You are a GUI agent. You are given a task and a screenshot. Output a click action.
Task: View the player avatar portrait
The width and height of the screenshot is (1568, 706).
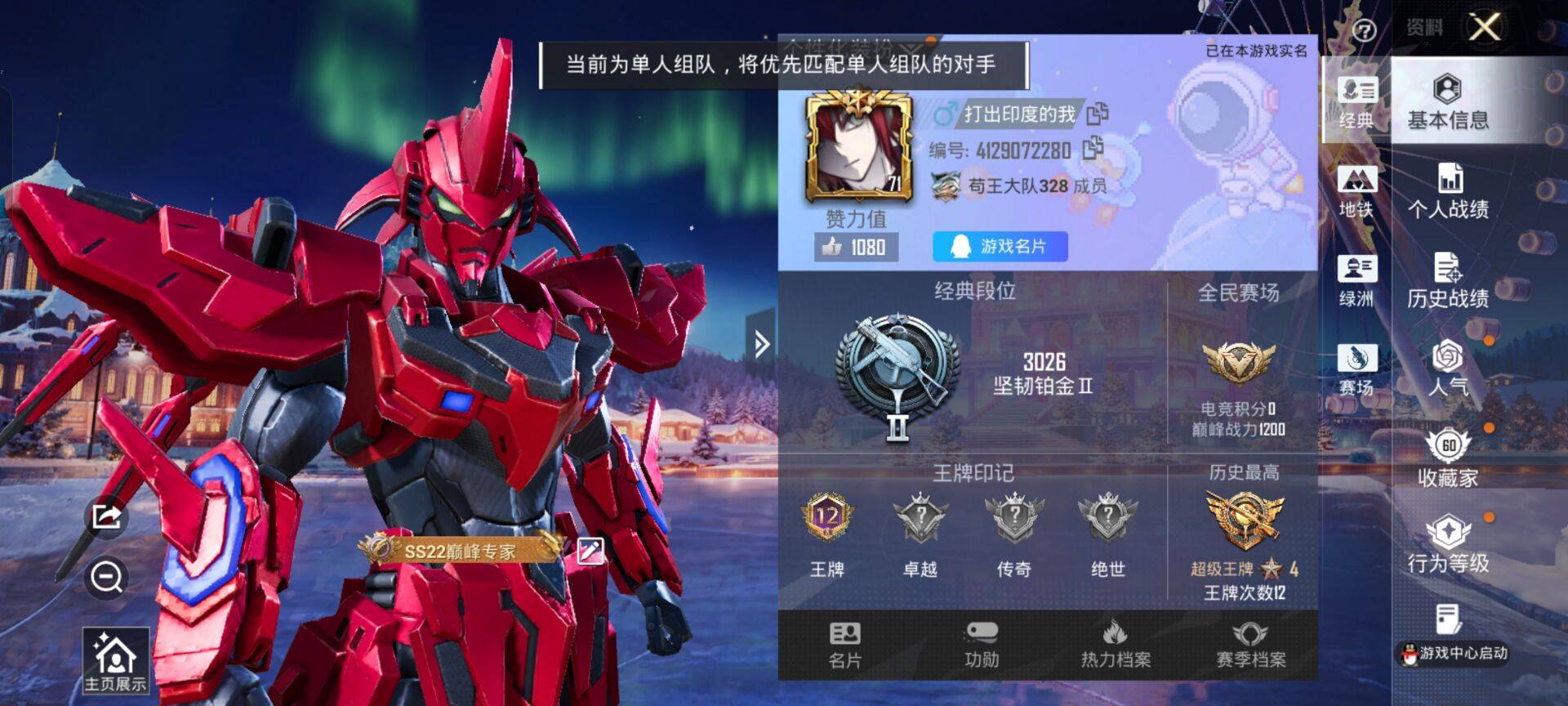(857, 149)
